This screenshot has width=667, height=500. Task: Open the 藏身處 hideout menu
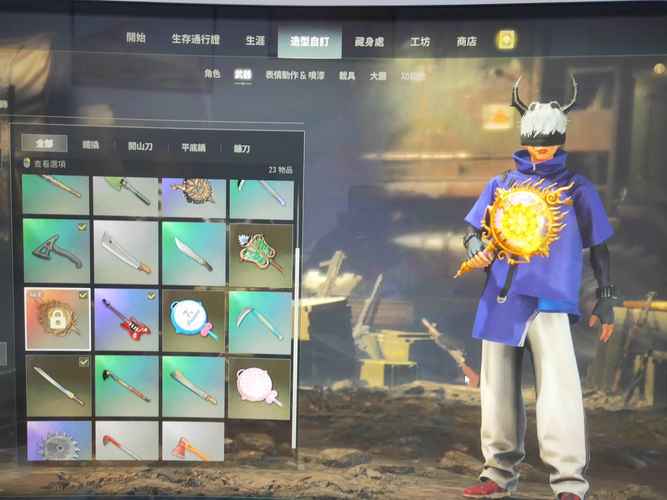coord(369,42)
